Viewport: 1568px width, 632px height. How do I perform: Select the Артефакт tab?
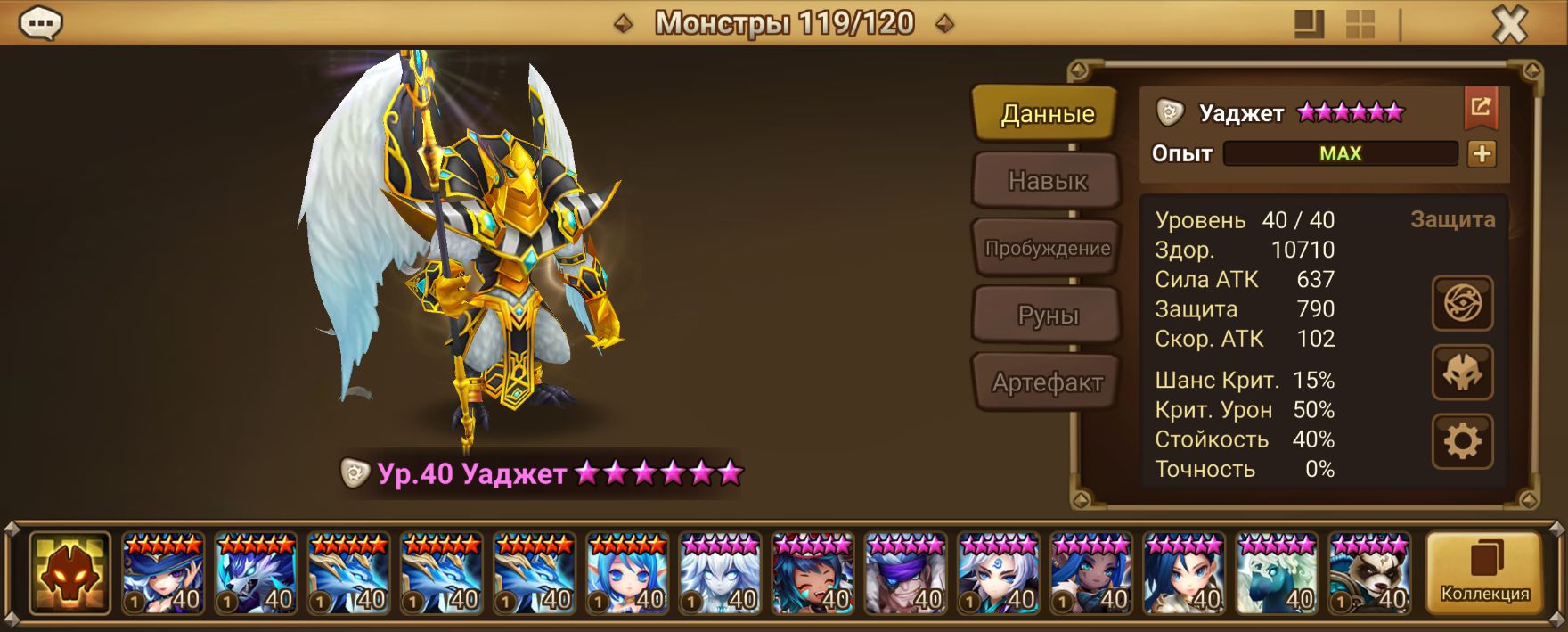[1047, 383]
